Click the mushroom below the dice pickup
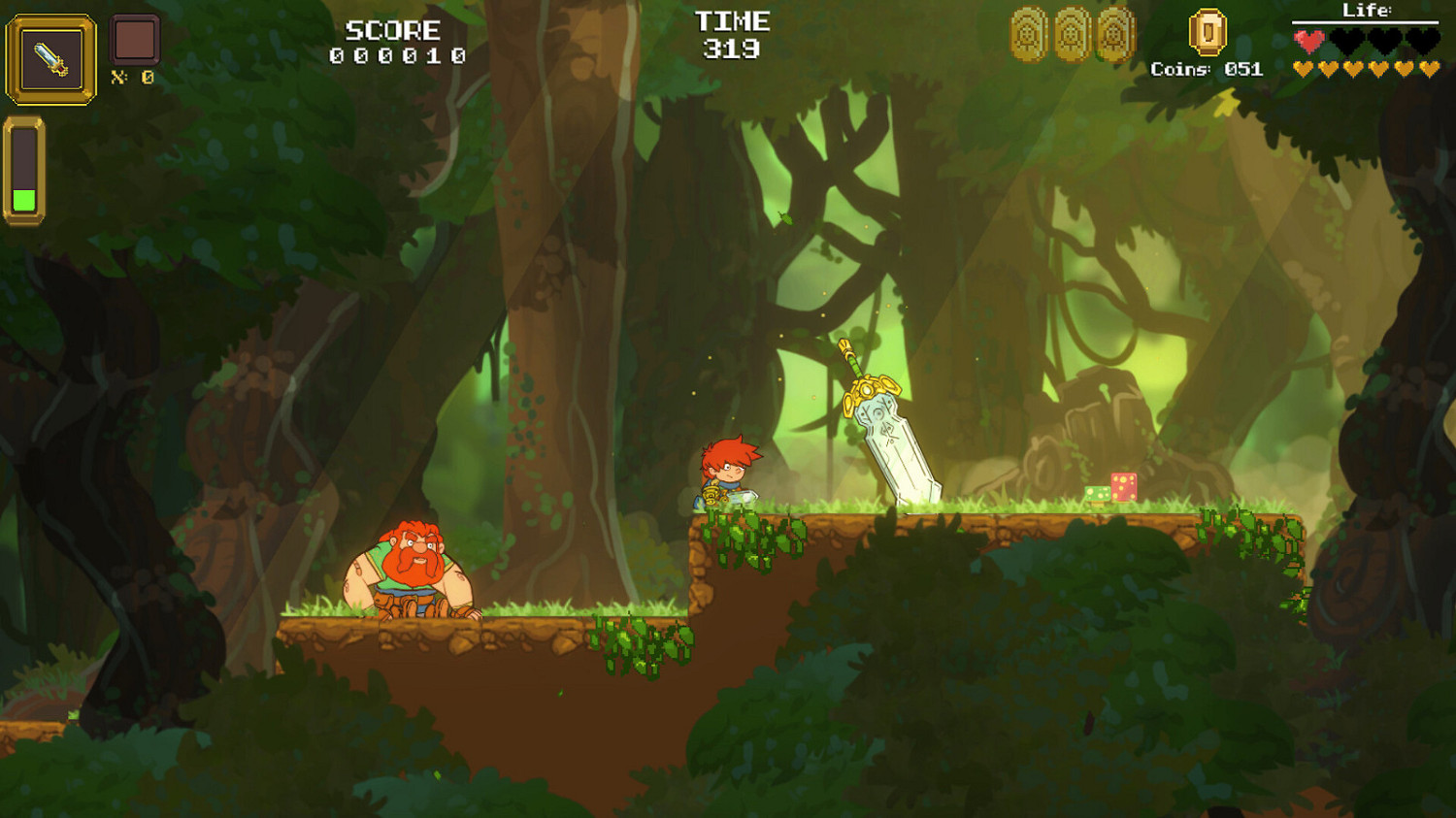Viewport: 1456px width, 818px height. 1098,505
